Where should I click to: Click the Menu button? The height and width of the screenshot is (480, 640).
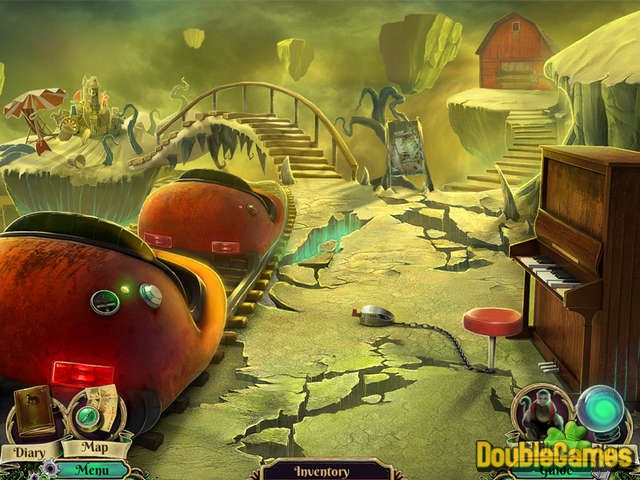point(92,468)
